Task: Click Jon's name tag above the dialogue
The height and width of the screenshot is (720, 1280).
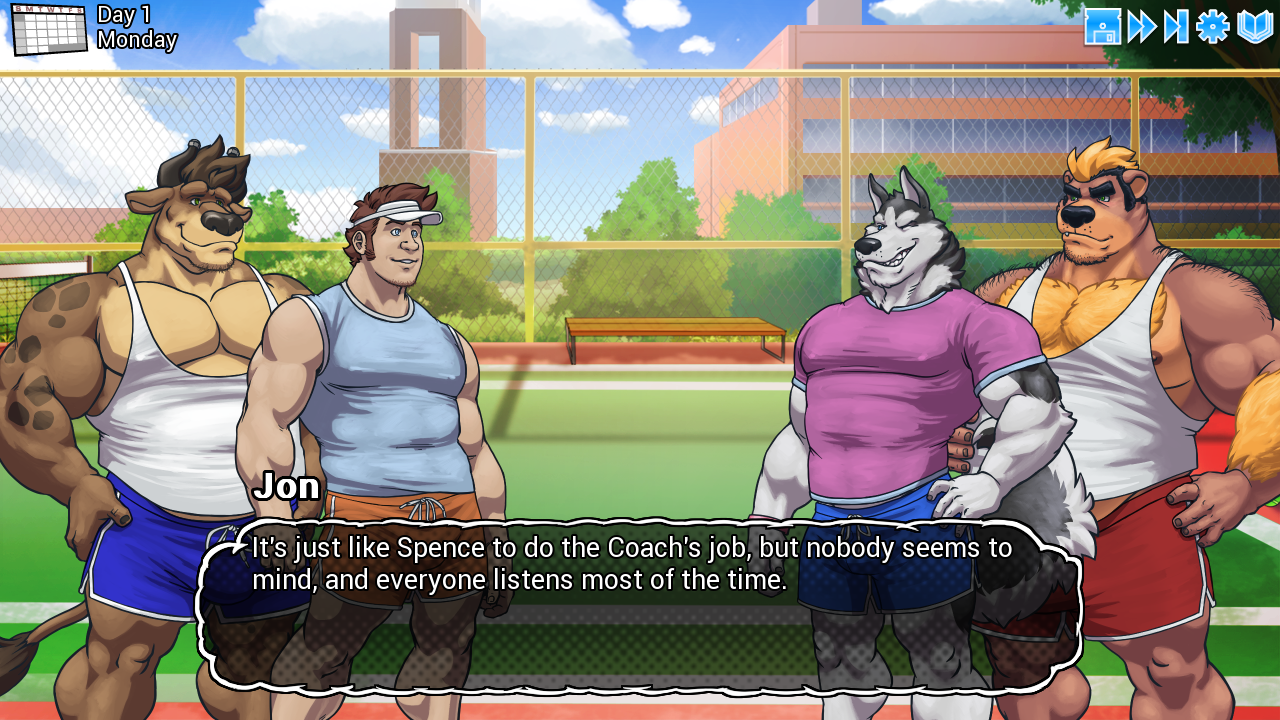Action: [x=290, y=487]
